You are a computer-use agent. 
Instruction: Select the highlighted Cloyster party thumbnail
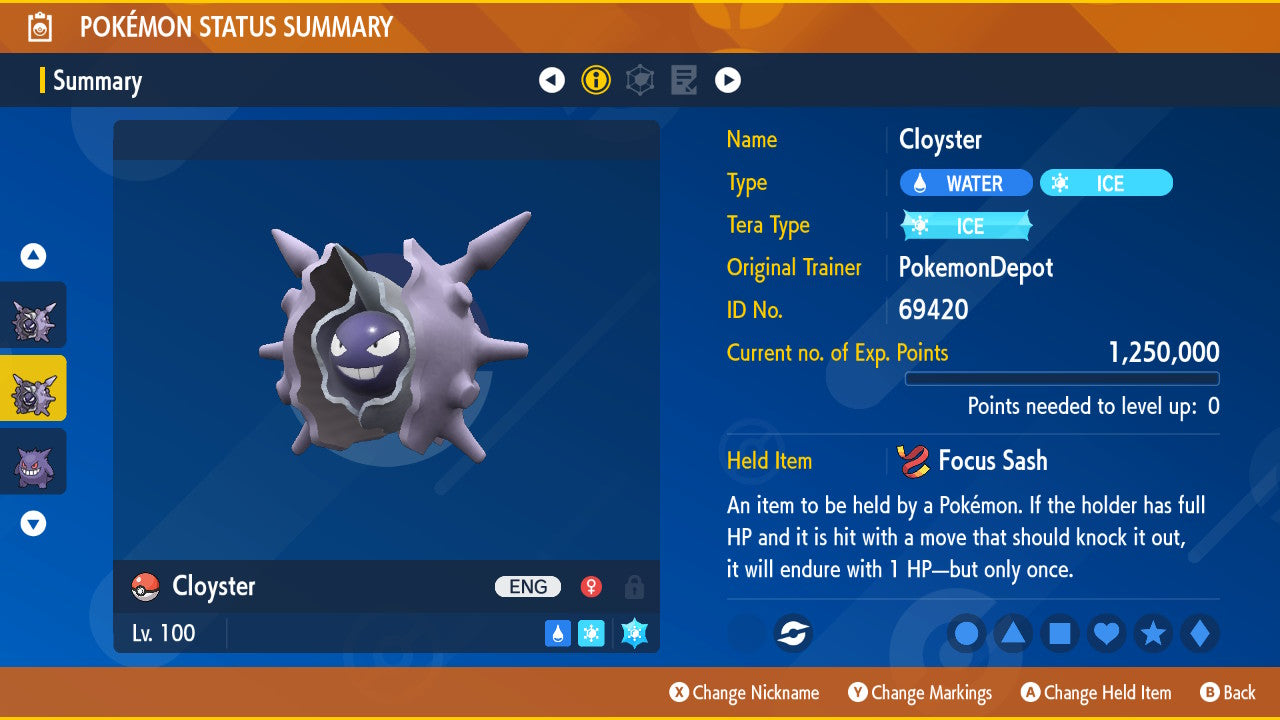[x=34, y=388]
